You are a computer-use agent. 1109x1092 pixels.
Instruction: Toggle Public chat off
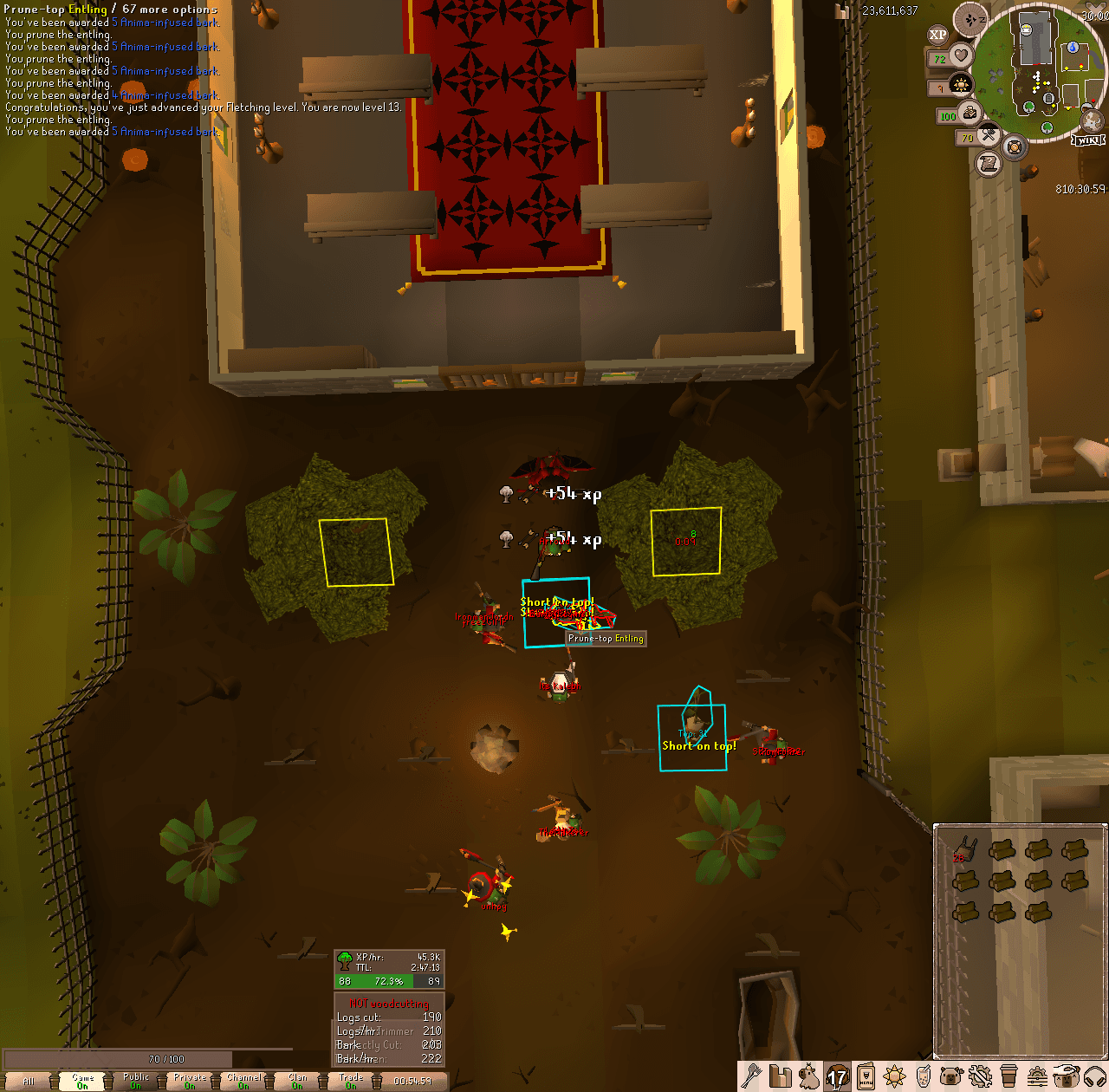coord(135,1081)
